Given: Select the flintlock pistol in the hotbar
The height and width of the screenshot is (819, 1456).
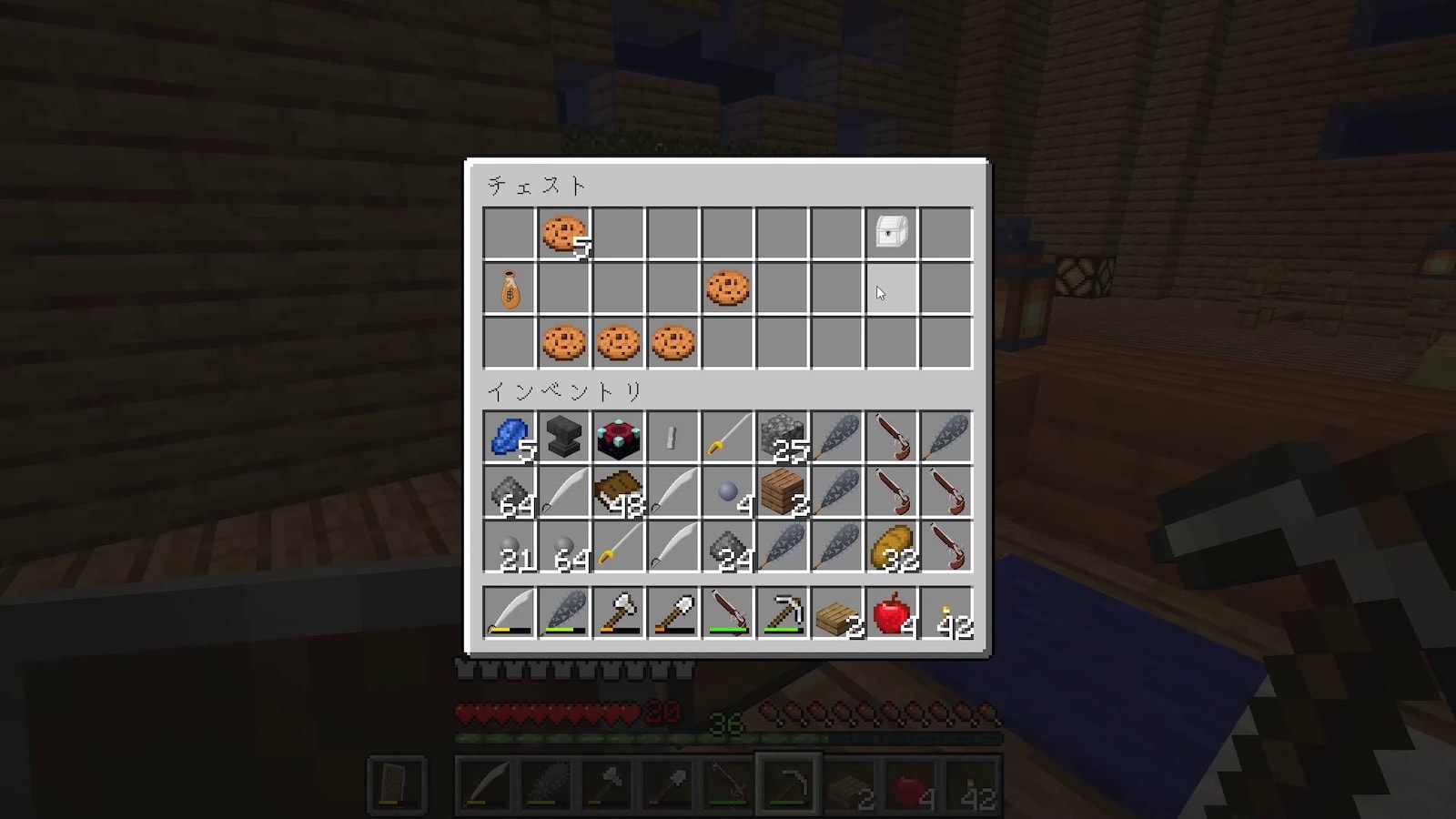Looking at the screenshot, I should tap(728, 613).
